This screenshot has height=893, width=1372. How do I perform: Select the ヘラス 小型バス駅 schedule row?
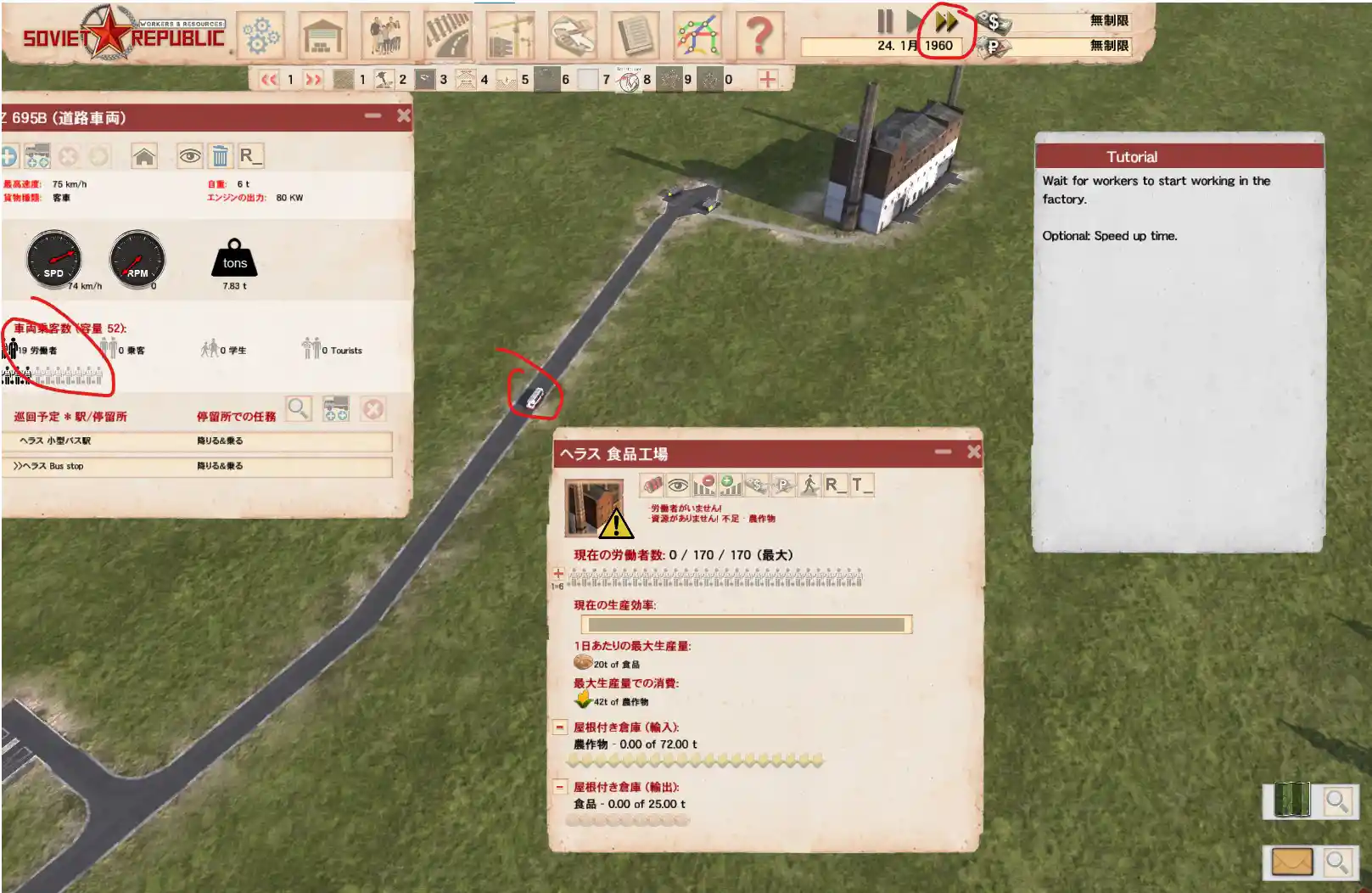point(200,441)
